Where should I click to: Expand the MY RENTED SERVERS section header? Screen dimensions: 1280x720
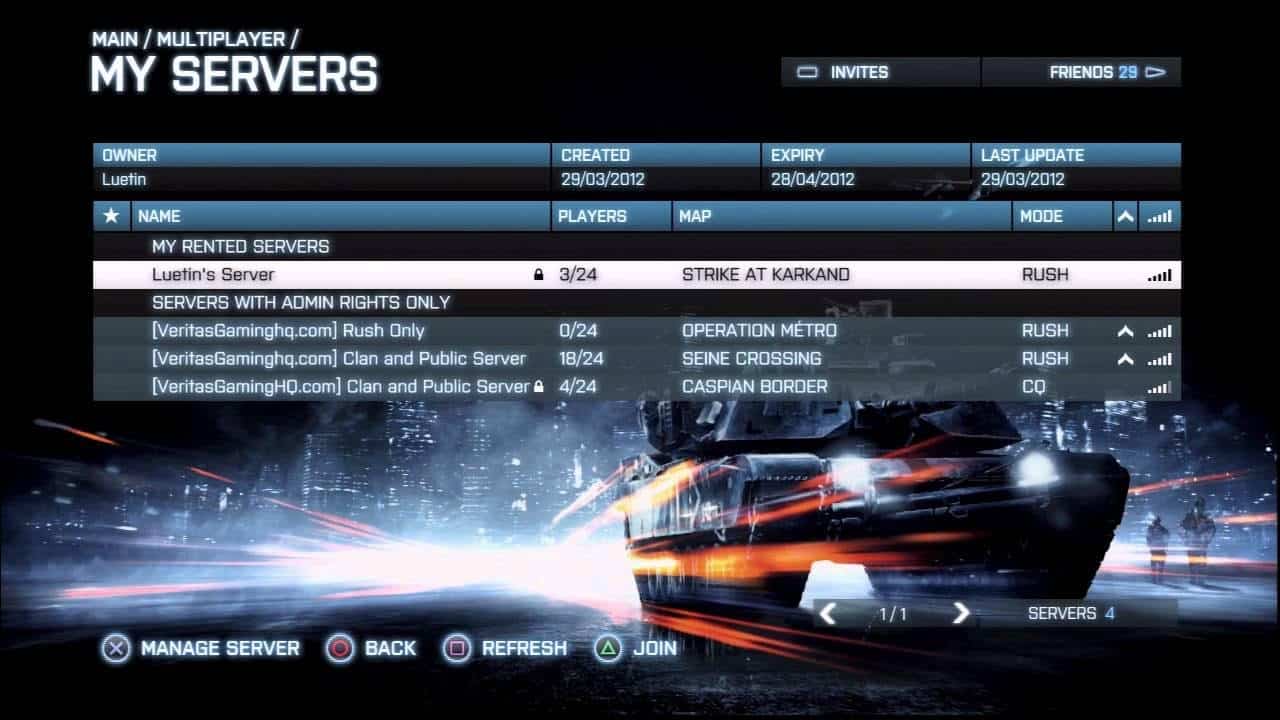[x=240, y=246]
